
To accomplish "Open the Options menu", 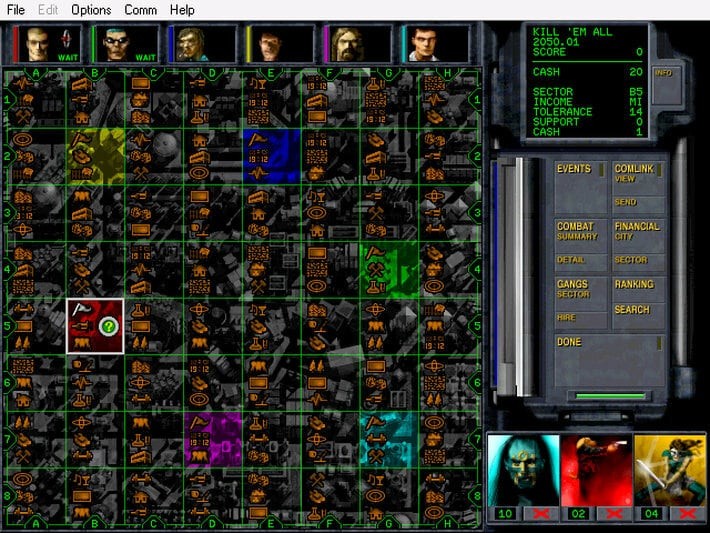I will (x=91, y=10).
